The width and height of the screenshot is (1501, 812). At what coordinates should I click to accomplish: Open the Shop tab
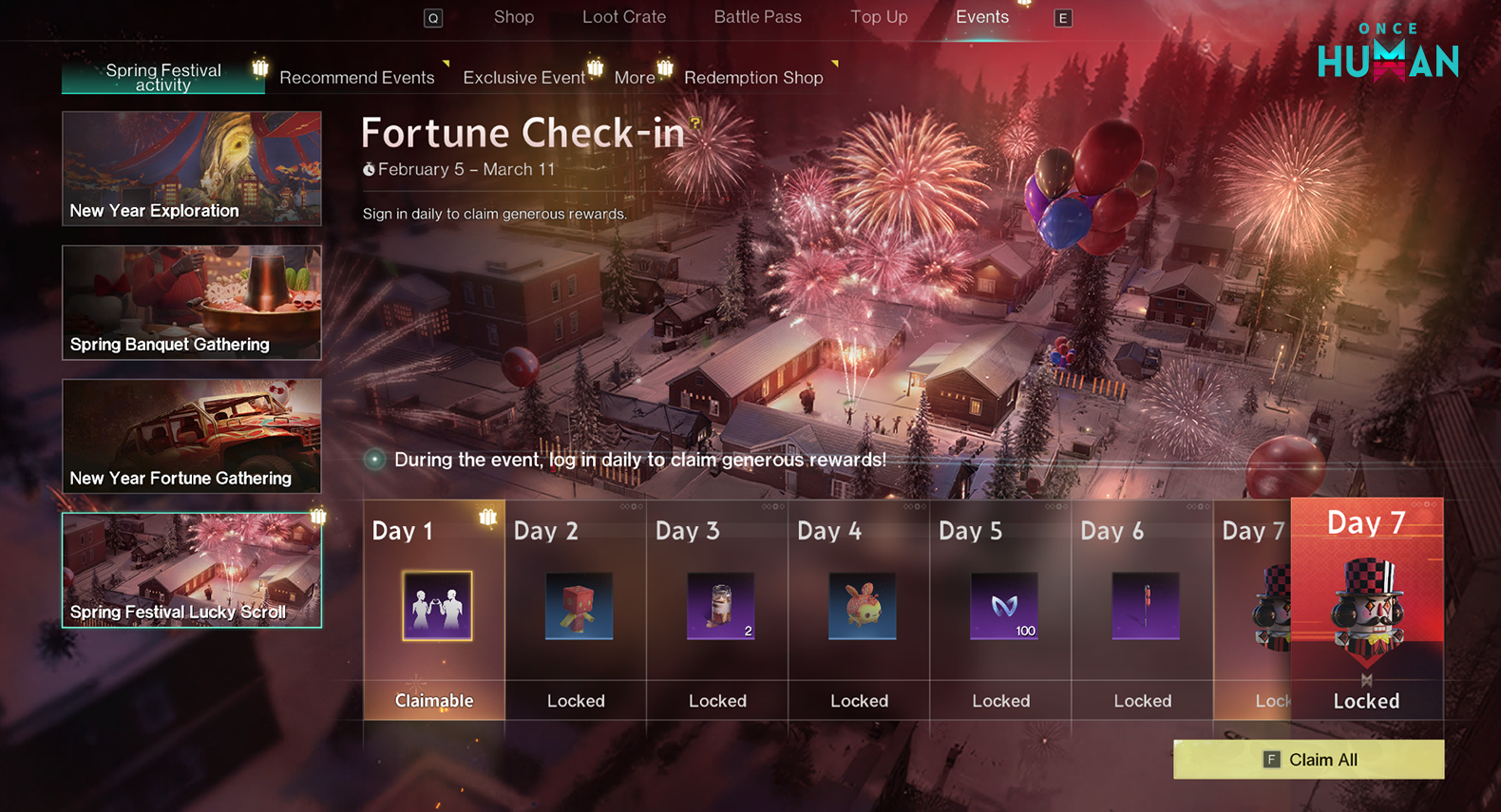513,17
